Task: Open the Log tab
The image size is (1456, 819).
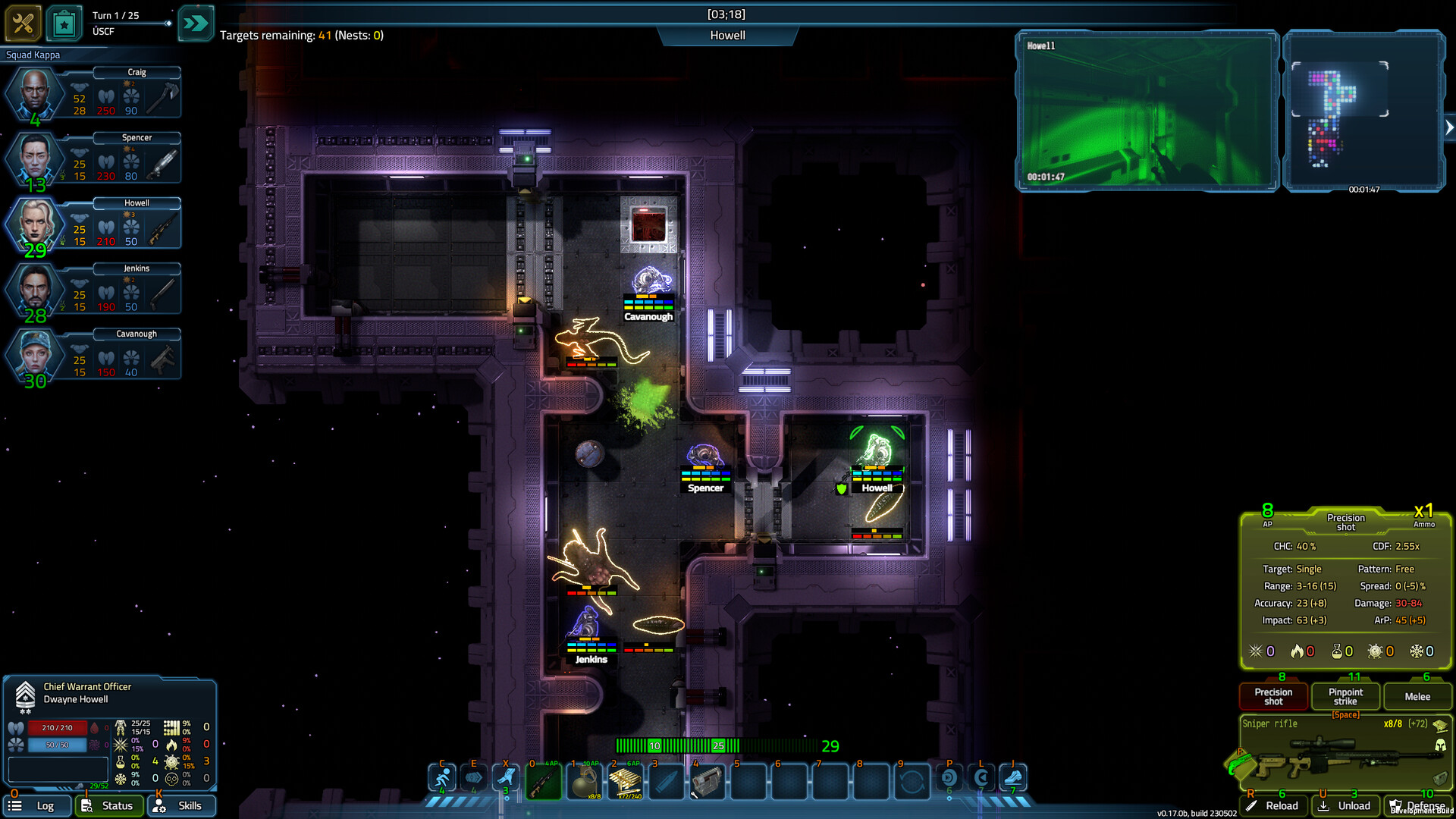Action: tap(37, 805)
